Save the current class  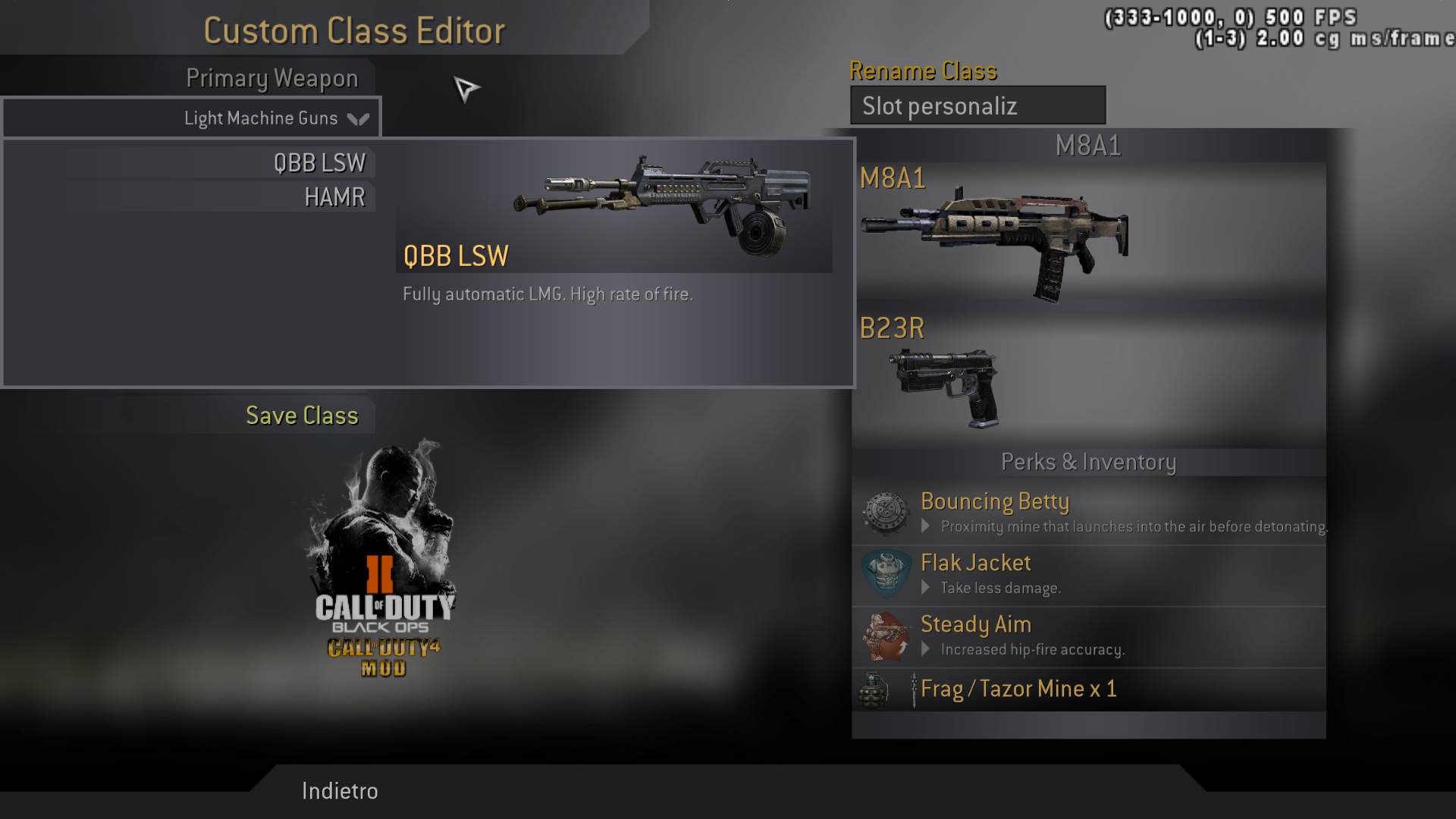[x=302, y=416]
